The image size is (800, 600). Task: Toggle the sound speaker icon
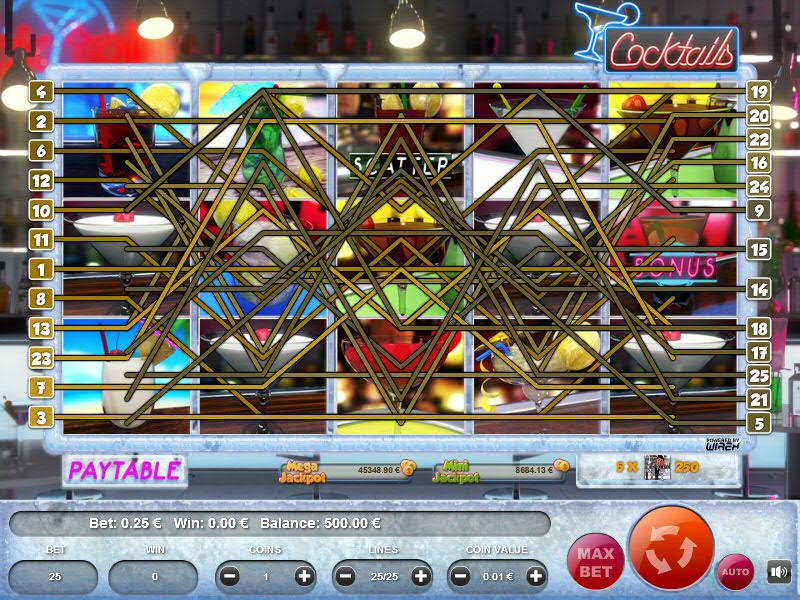point(779,572)
